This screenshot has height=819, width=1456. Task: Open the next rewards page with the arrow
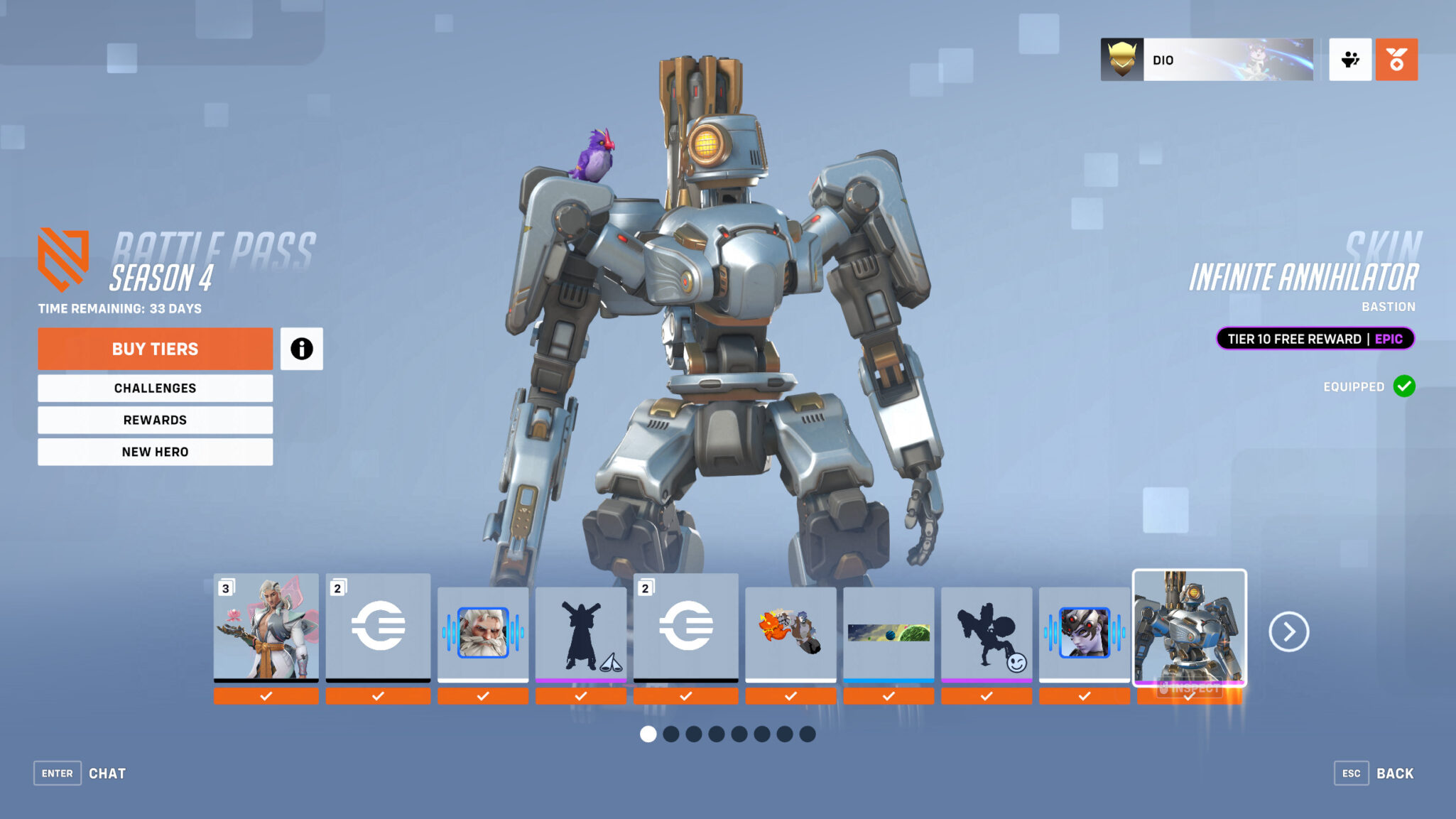(1288, 631)
